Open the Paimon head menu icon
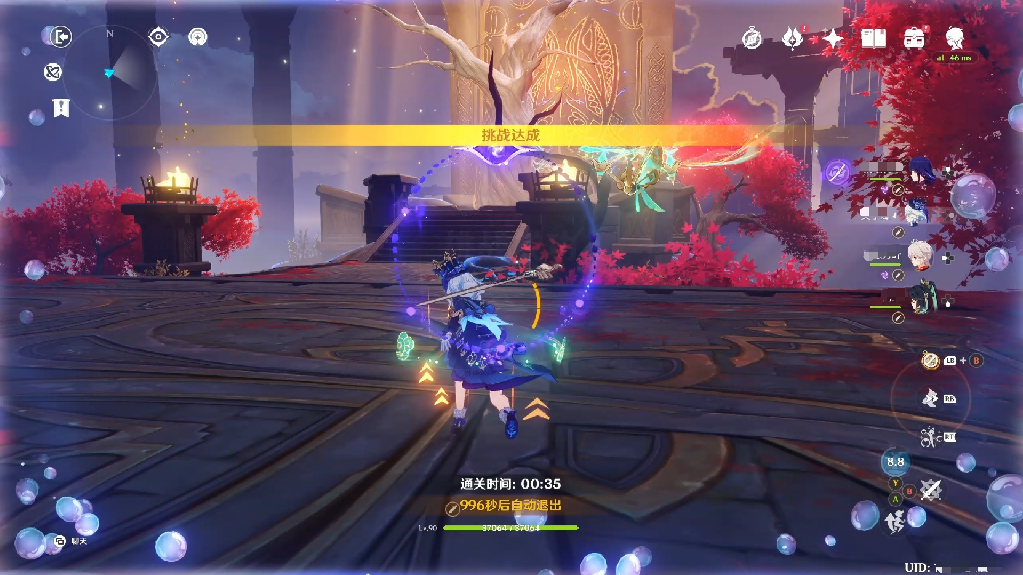This screenshot has height=575, width=1023. point(954,38)
